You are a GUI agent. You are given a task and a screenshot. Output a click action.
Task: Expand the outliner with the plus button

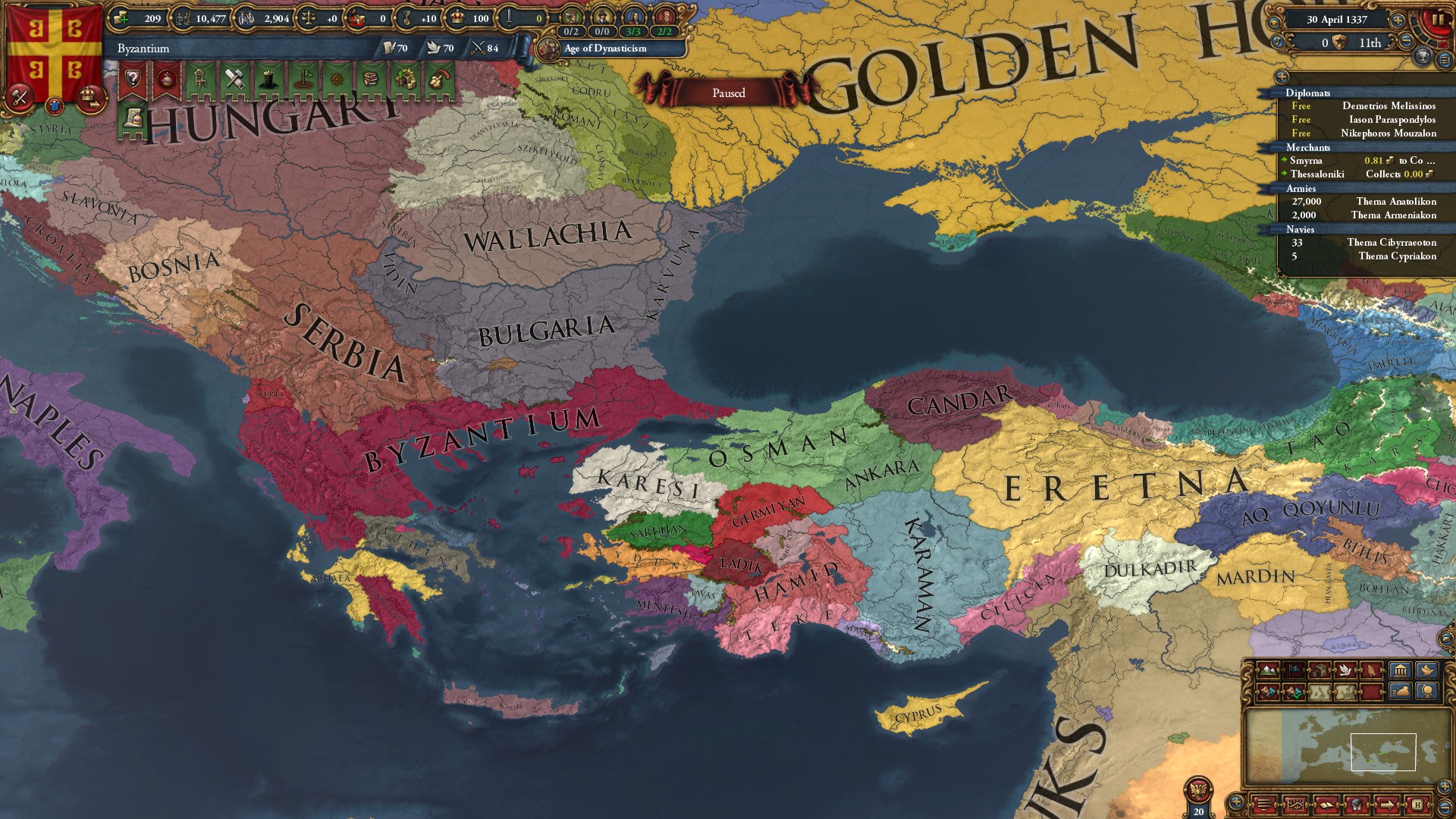click(1282, 77)
